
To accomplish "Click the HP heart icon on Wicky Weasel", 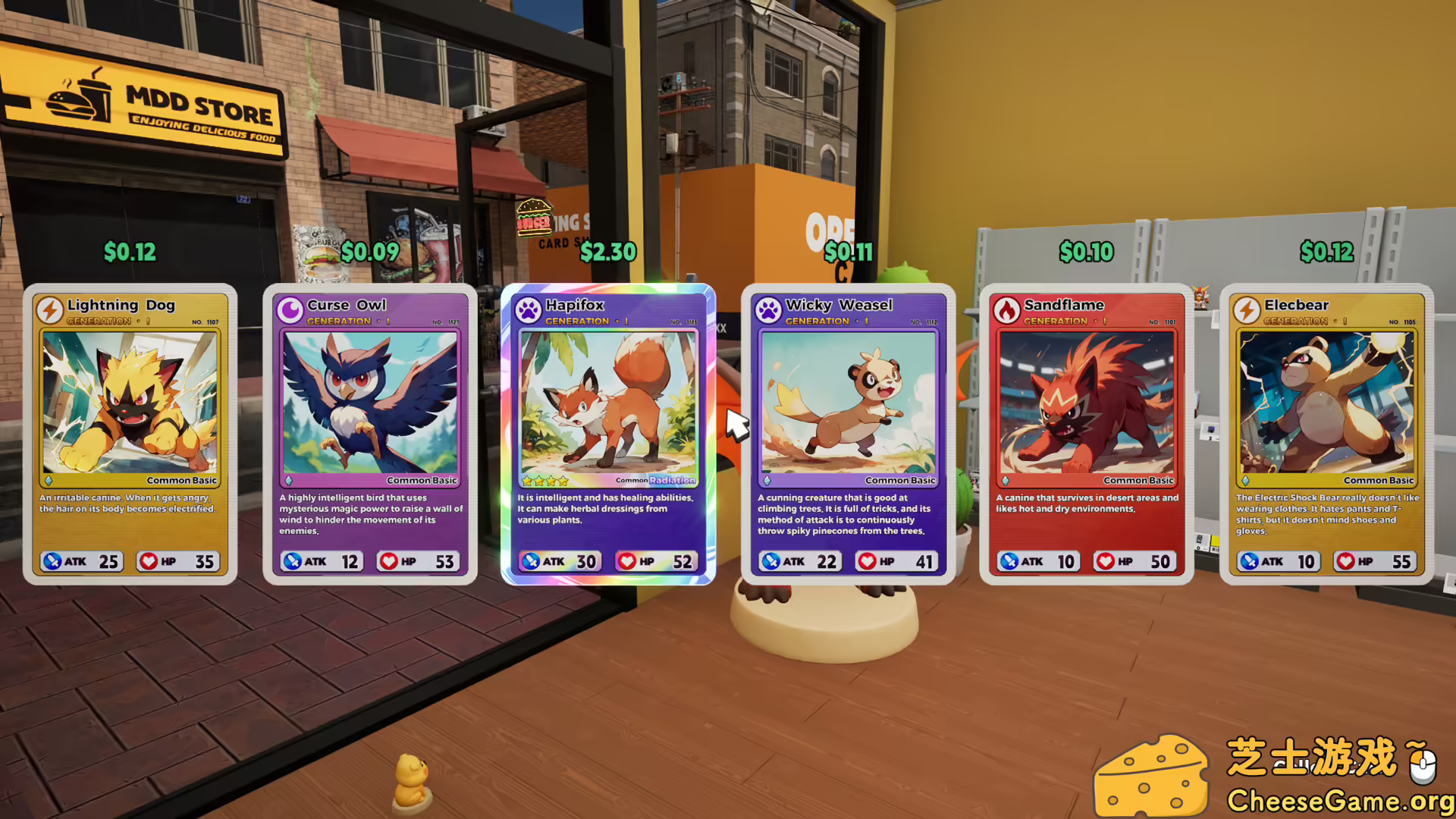I will pos(867,561).
